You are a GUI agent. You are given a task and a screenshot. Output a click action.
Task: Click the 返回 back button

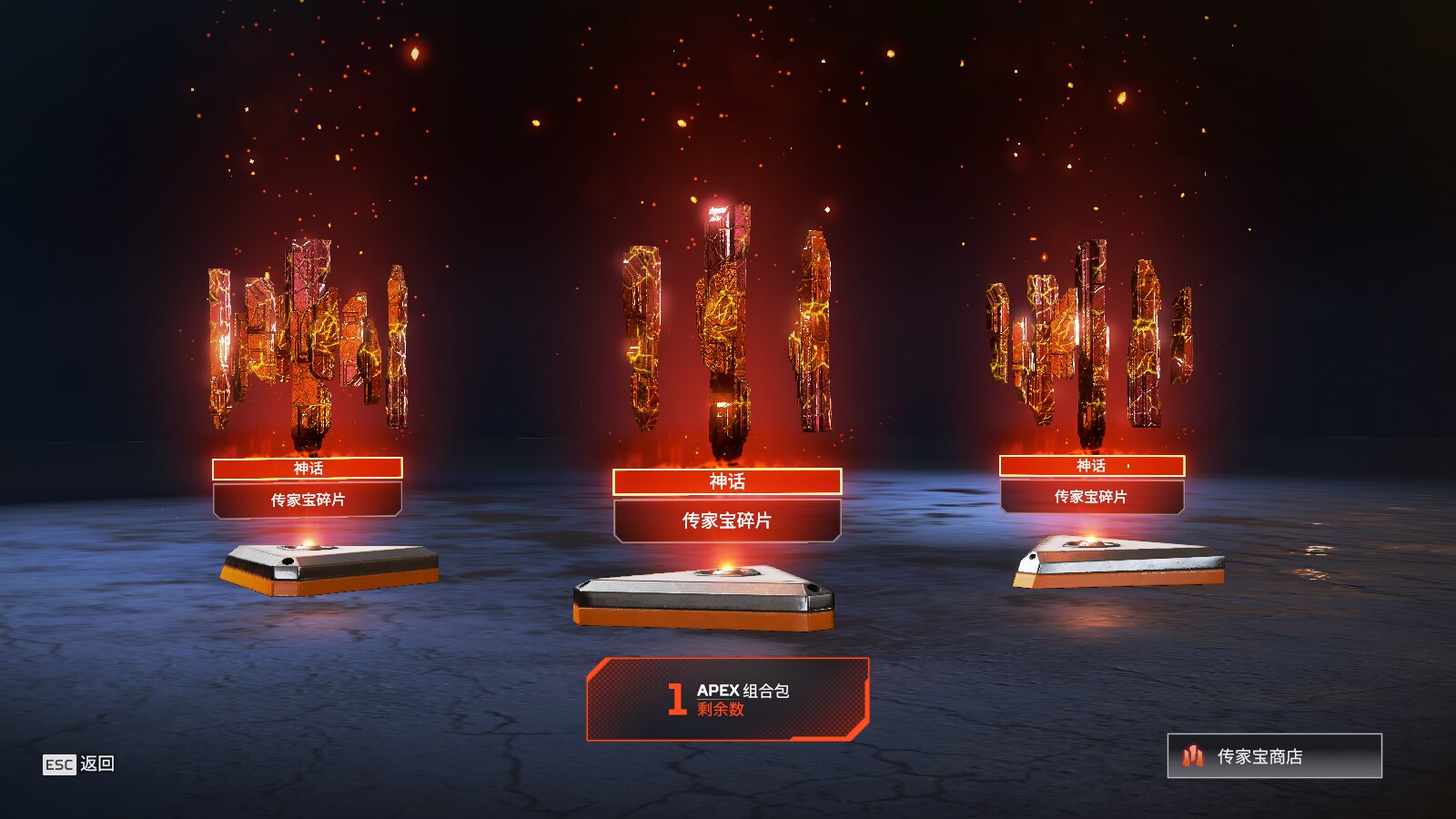tap(79, 763)
